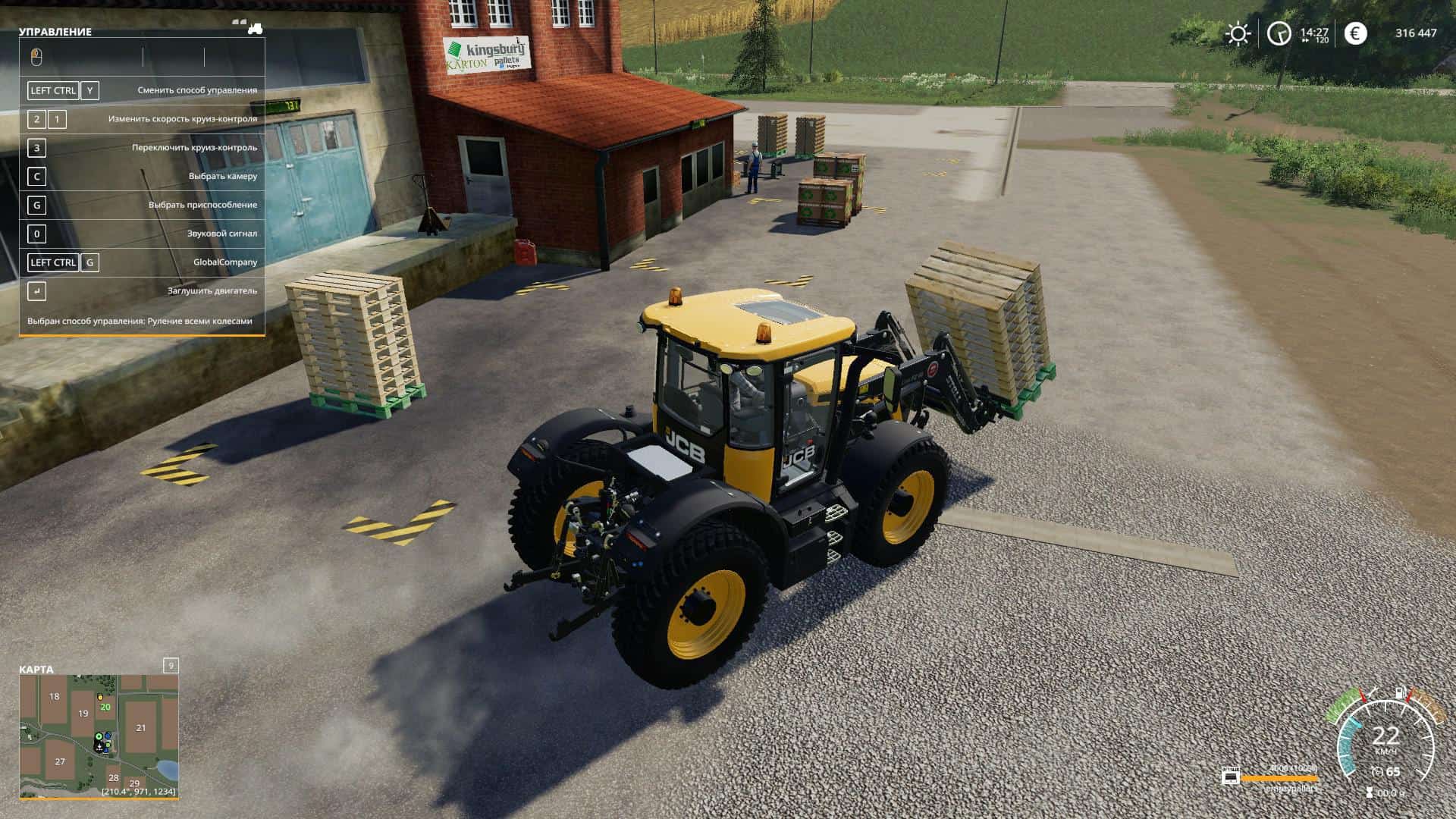The image size is (1456, 819).
Task: Click the sun weather icon
Action: (1238, 33)
